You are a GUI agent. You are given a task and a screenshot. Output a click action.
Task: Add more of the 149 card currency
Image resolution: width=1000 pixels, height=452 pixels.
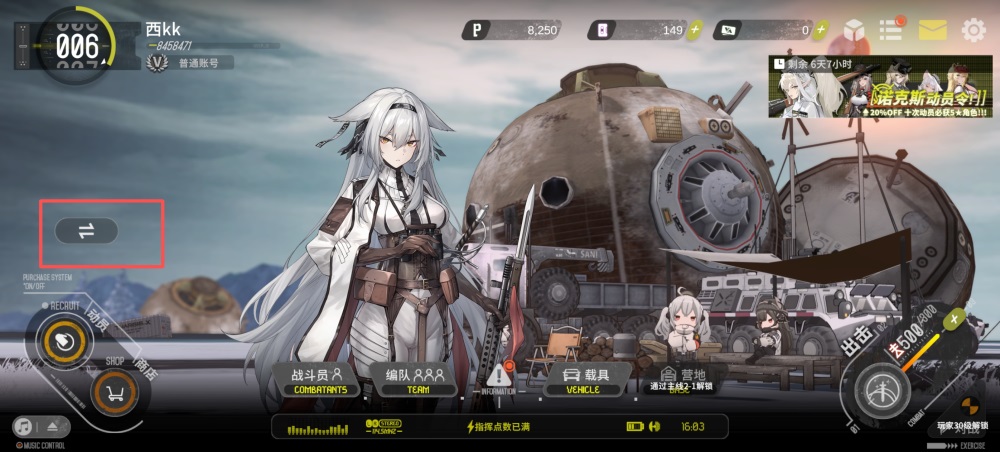[695, 30]
